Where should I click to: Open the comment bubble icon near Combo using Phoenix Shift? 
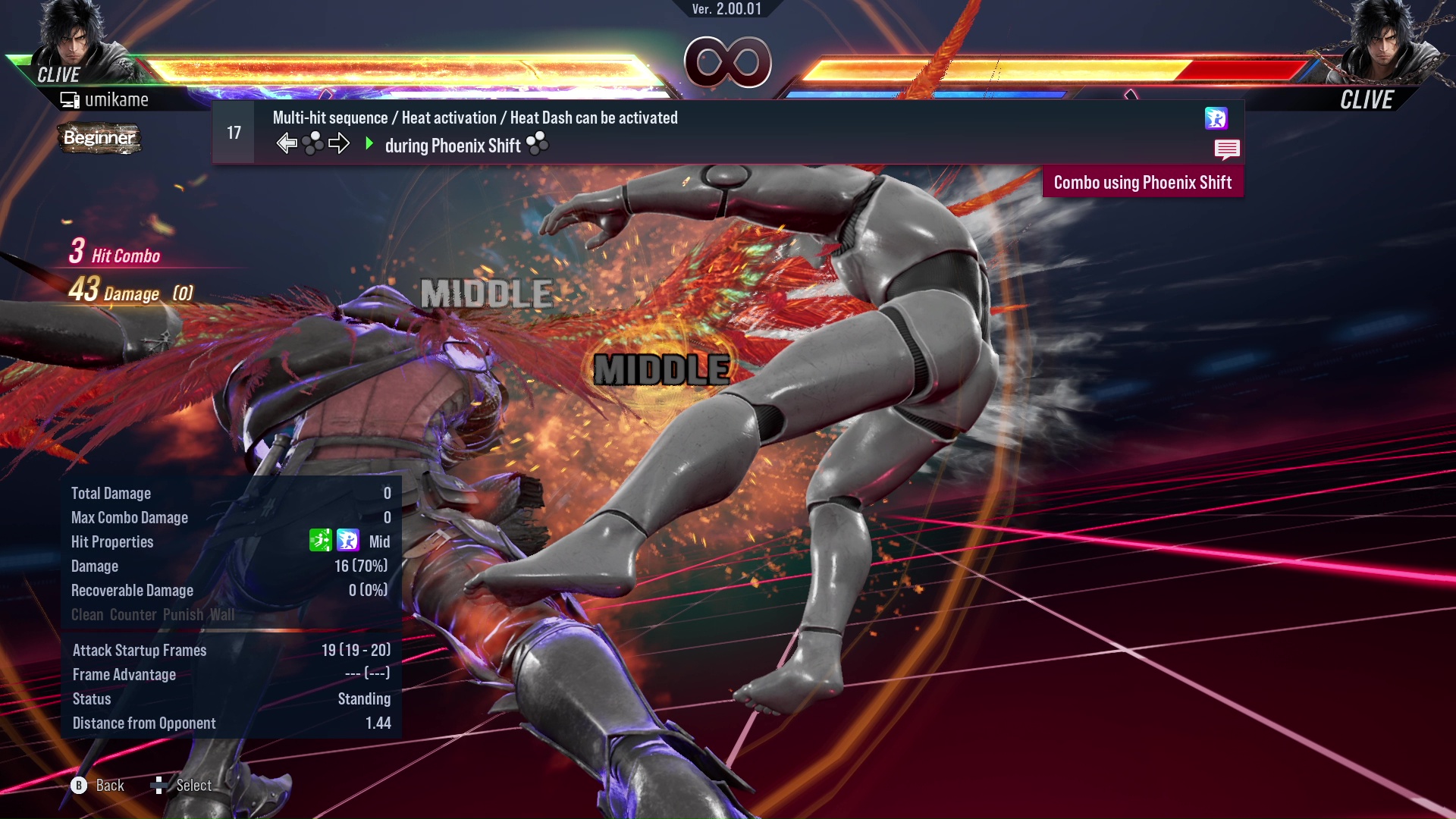(1226, 149)
